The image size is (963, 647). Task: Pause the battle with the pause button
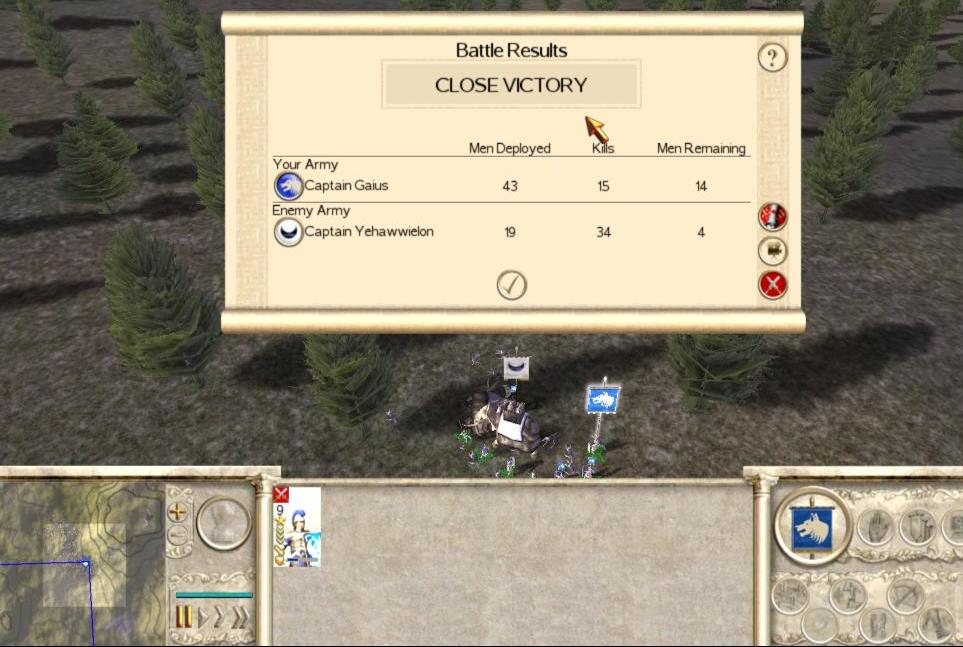tap(184, 617)
